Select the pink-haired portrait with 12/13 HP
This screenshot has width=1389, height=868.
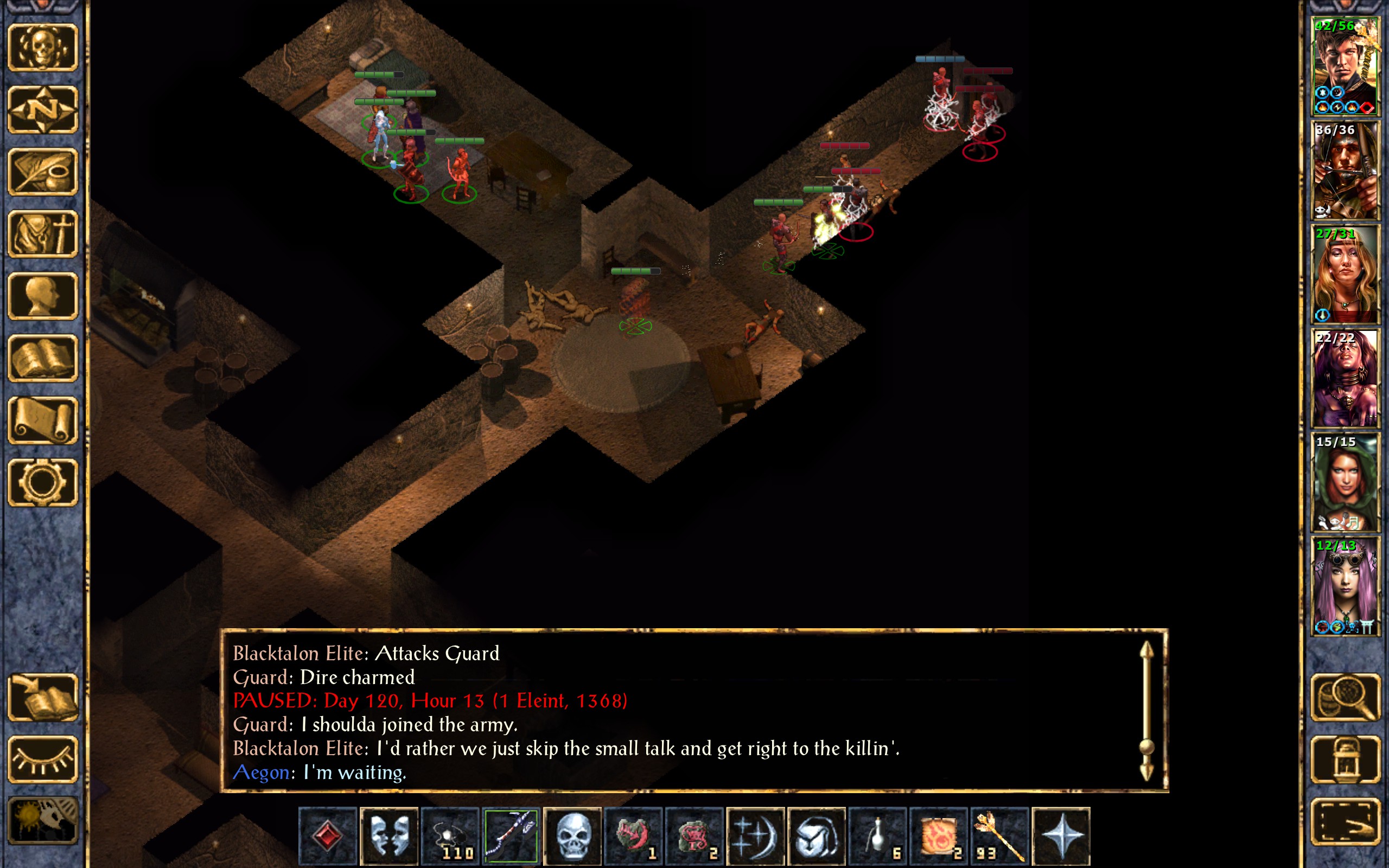tap(1345, 586)
